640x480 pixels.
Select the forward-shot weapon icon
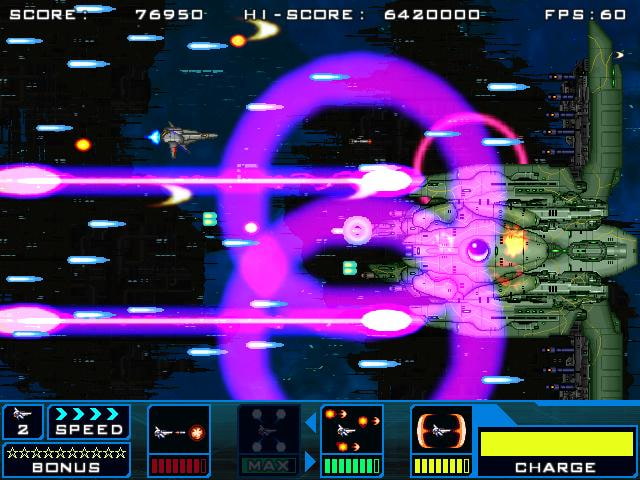pos(179,432)
